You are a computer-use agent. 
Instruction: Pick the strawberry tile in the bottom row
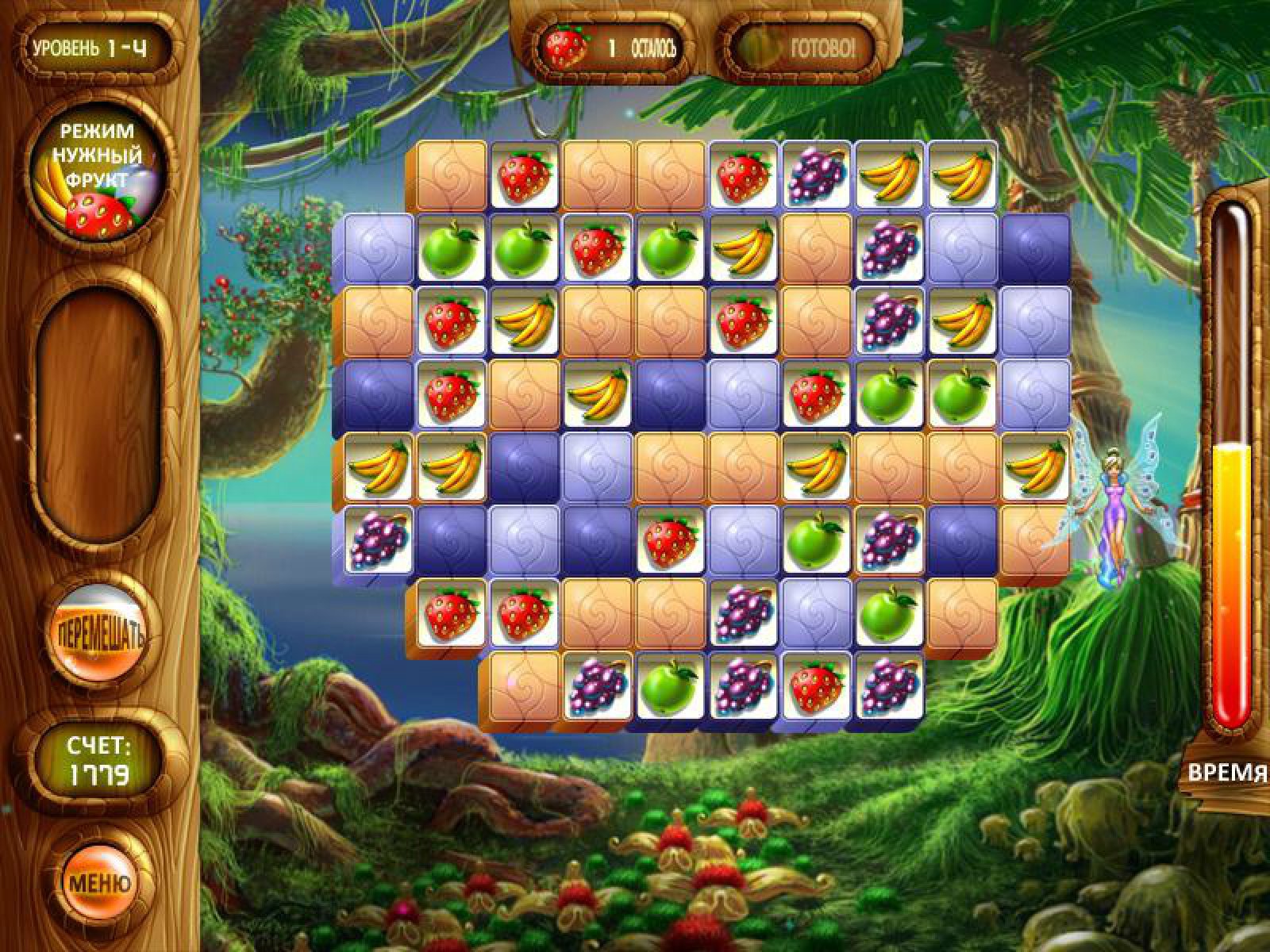[x=815, y=685]
